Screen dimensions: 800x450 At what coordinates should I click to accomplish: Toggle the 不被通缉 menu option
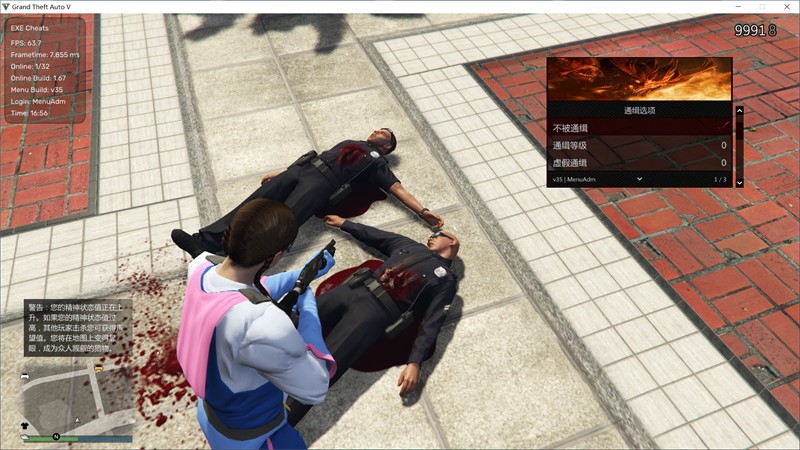point(640,128)
